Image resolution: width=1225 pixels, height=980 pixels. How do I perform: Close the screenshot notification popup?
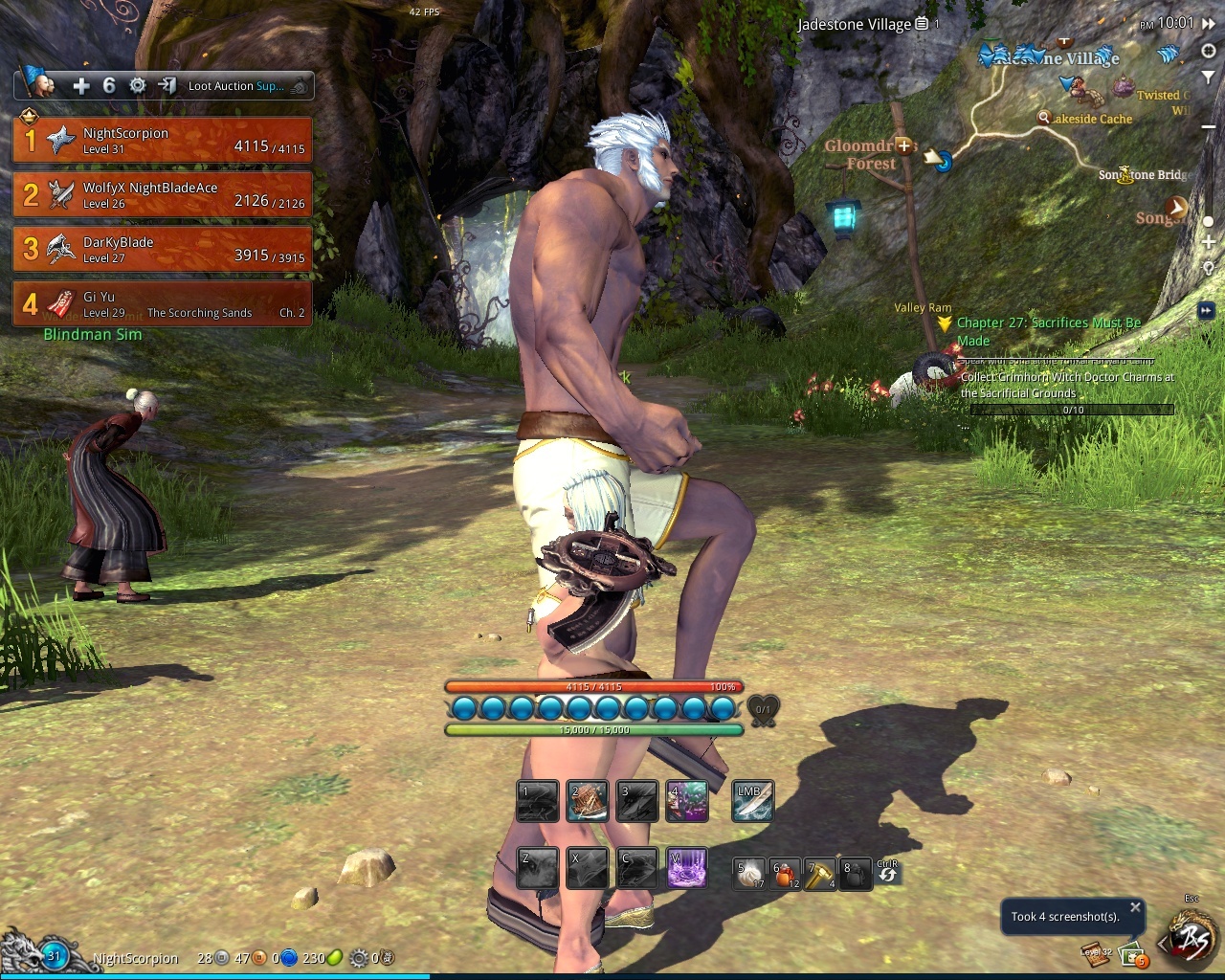1135,907
